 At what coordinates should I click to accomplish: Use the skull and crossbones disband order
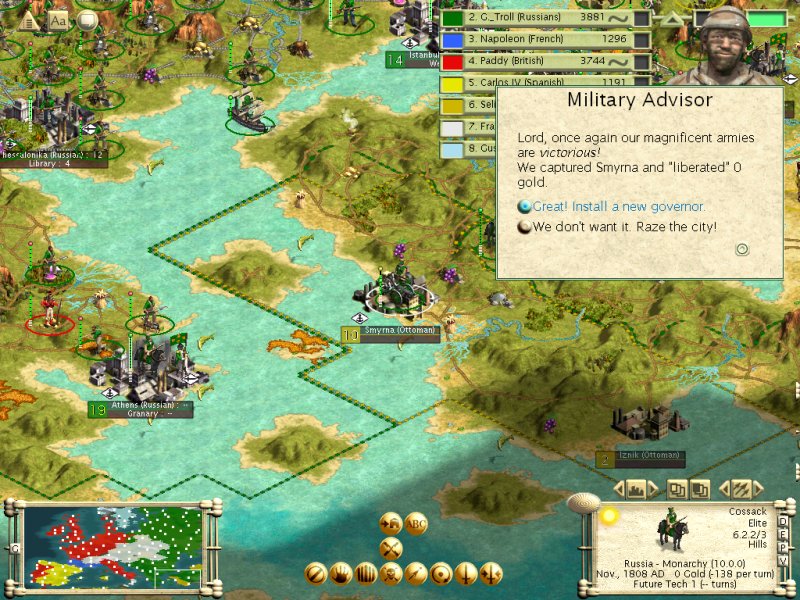[391, 573]
